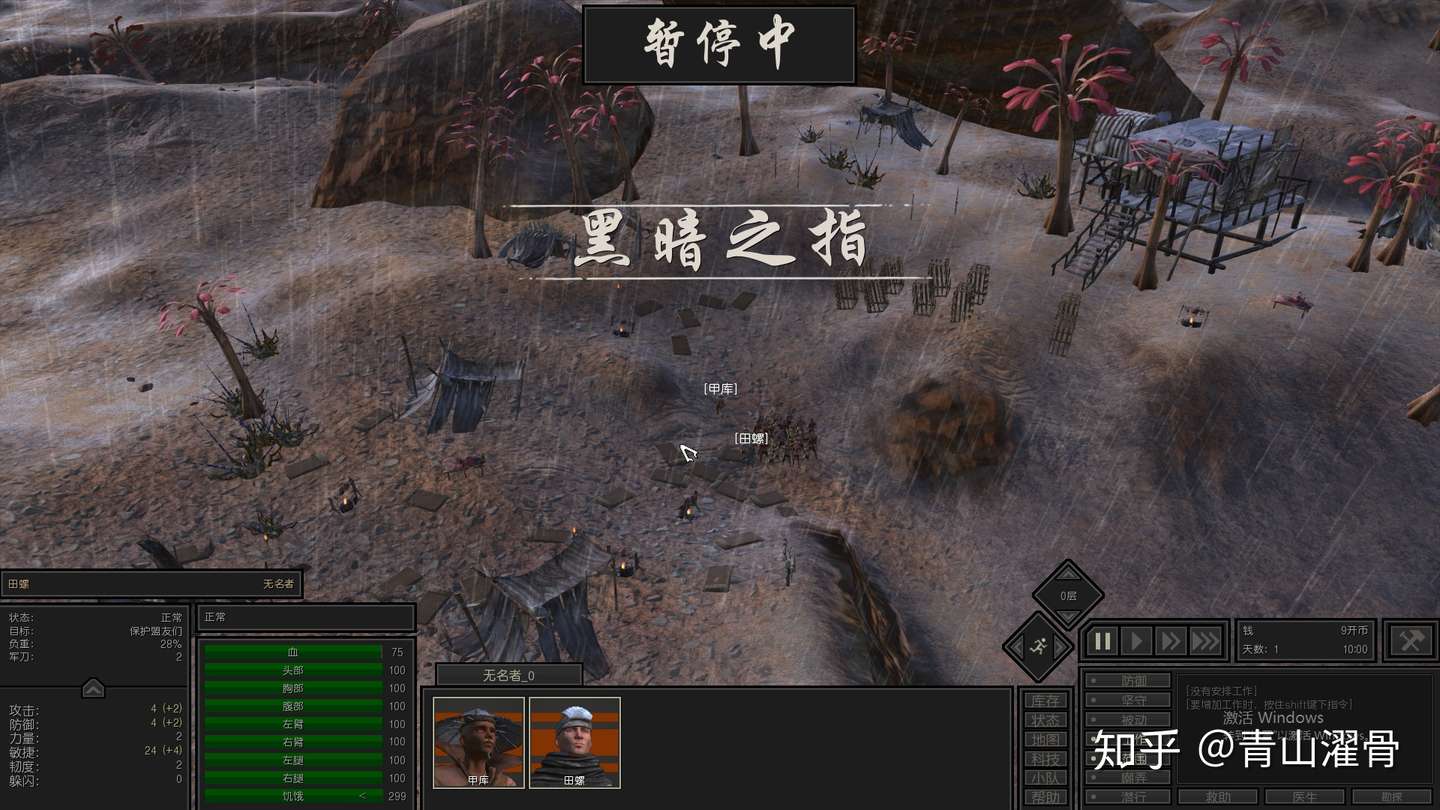Image resolution: width=1440 pixels, height=810 pixels.
Task: Click the single-arrow play speed icon
Action: [x=1138, y=639]
